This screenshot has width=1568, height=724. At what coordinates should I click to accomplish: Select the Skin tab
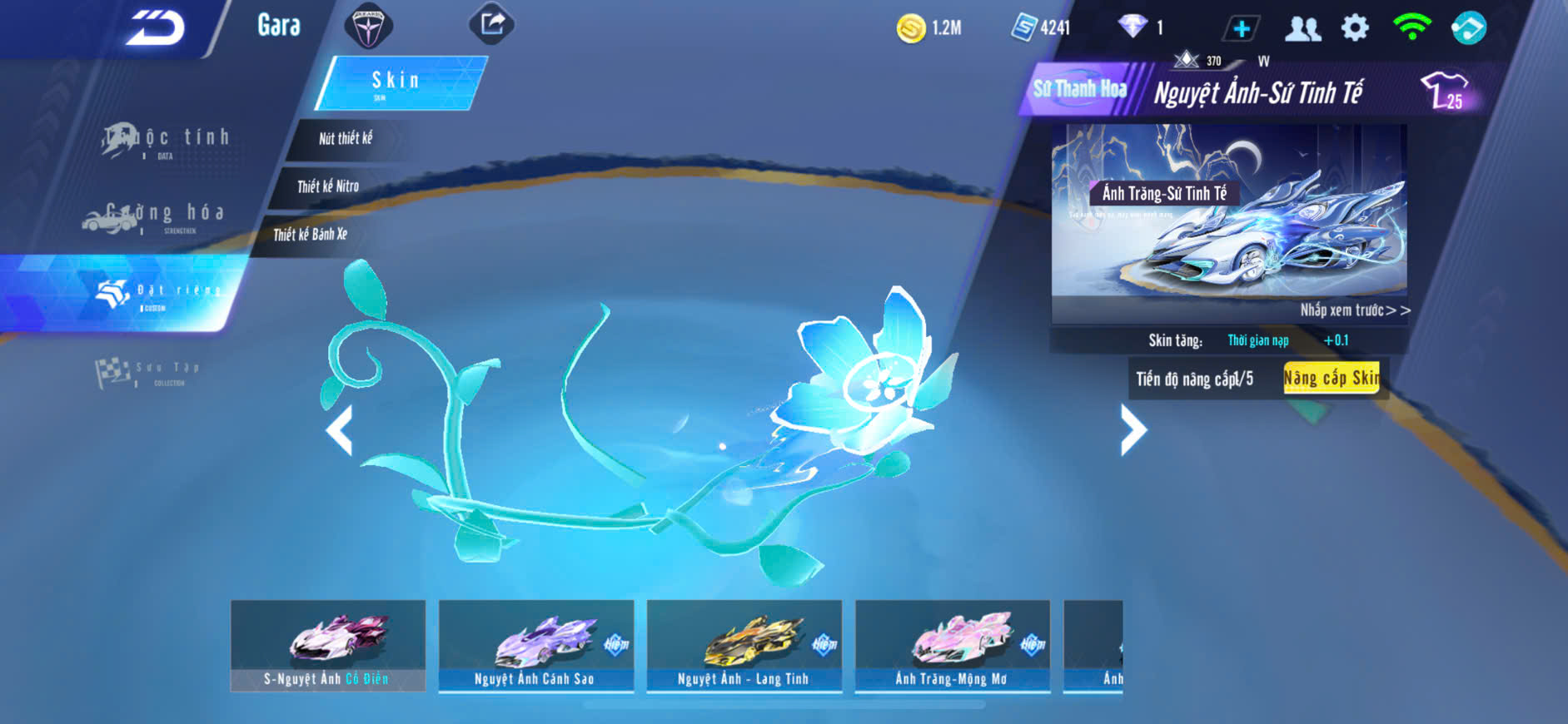(398, 82)
